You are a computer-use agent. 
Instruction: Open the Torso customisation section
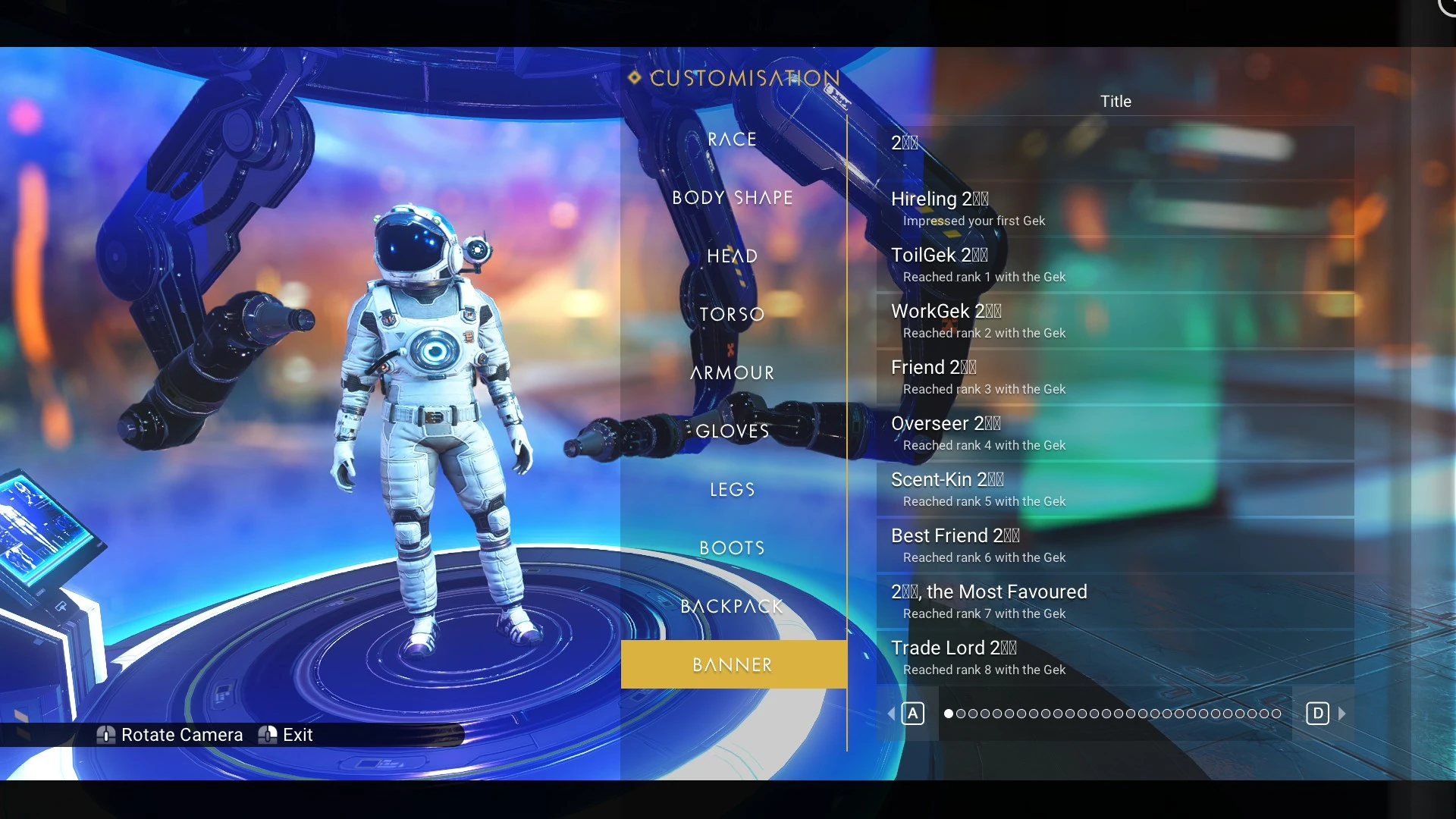[x=732, y=315]
